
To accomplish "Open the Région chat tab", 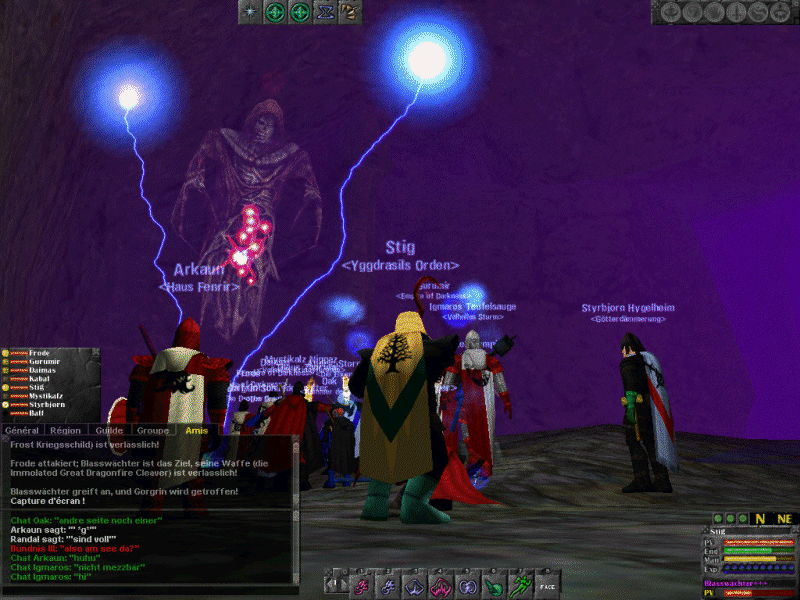I will coord(66,429).
